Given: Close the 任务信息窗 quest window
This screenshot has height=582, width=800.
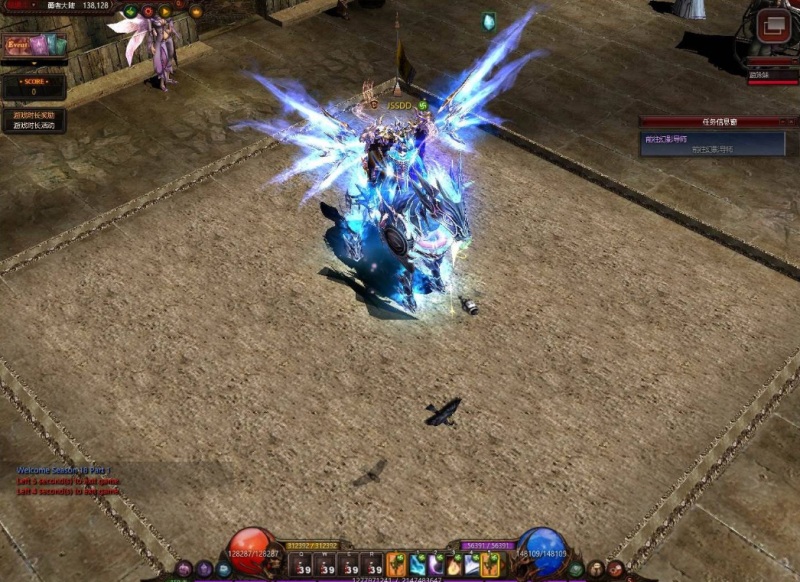Looking at the screenshot, I should 791,121.
